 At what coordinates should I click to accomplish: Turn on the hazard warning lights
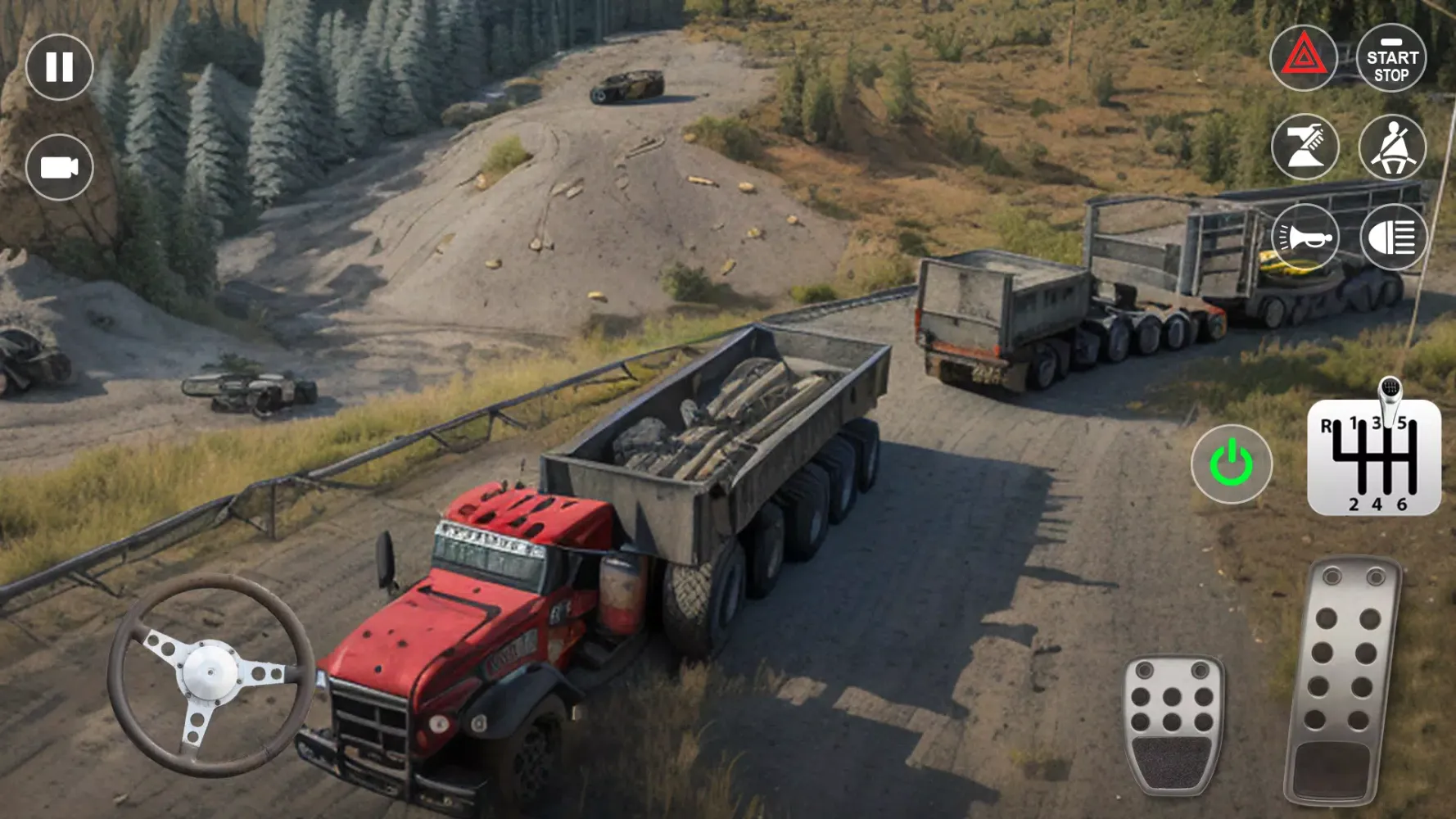pos(1303,58)
